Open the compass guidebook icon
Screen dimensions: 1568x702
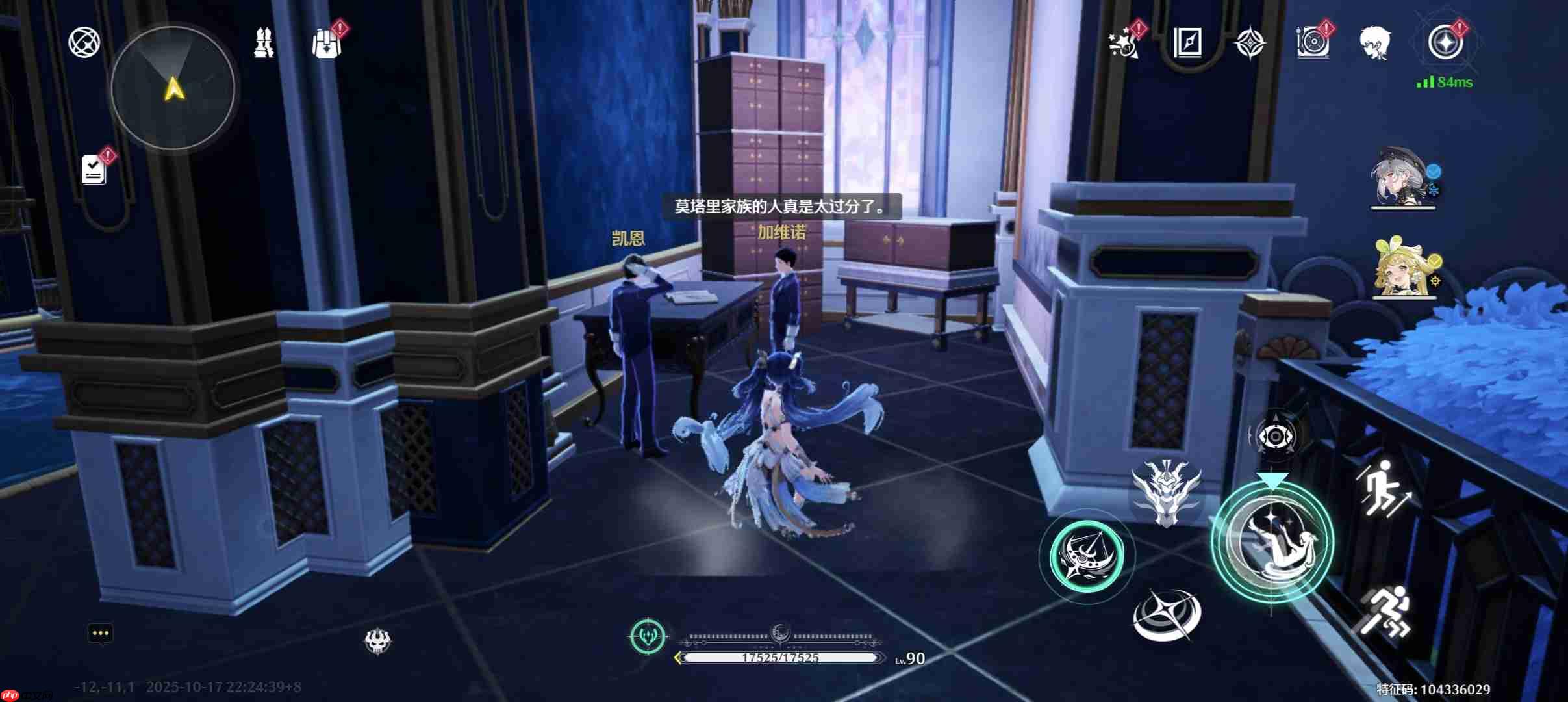[x=1187, y=43]
